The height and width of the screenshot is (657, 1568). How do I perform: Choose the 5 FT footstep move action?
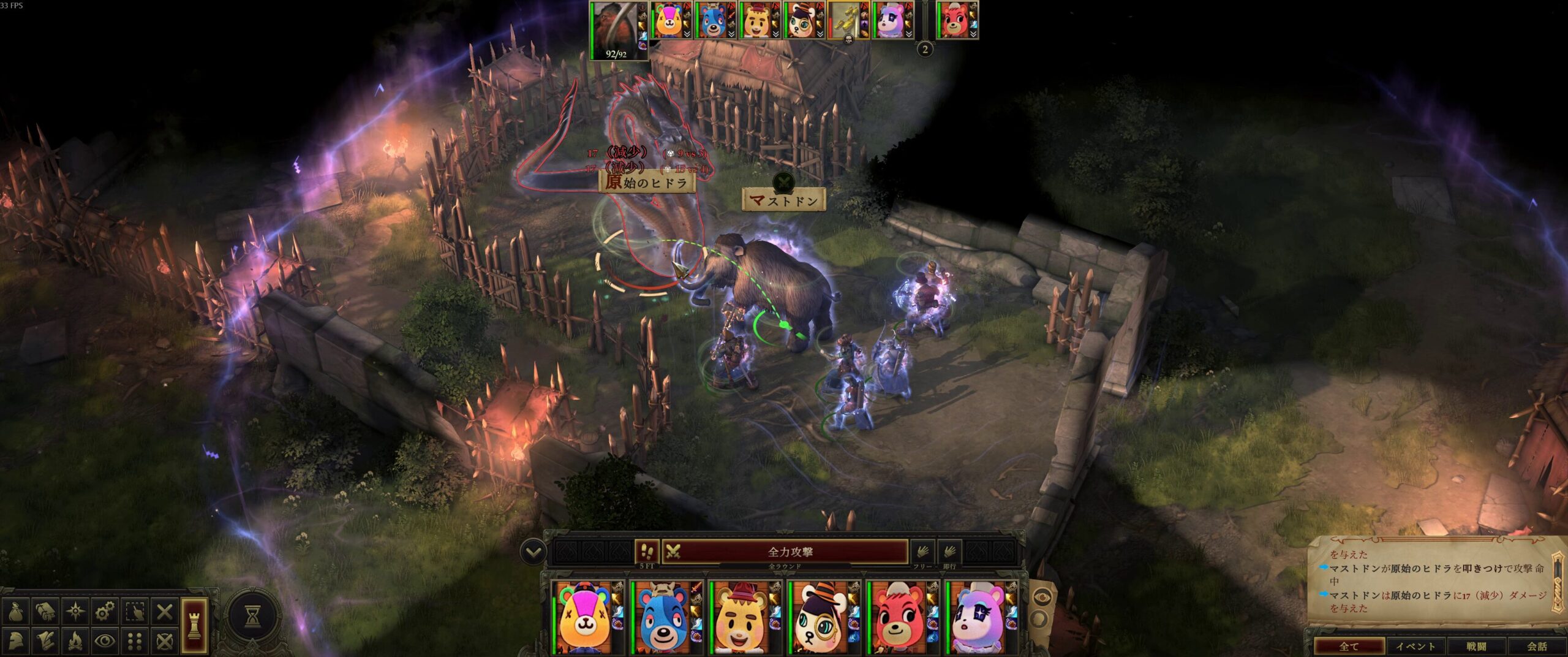click(x=647, y=552)
